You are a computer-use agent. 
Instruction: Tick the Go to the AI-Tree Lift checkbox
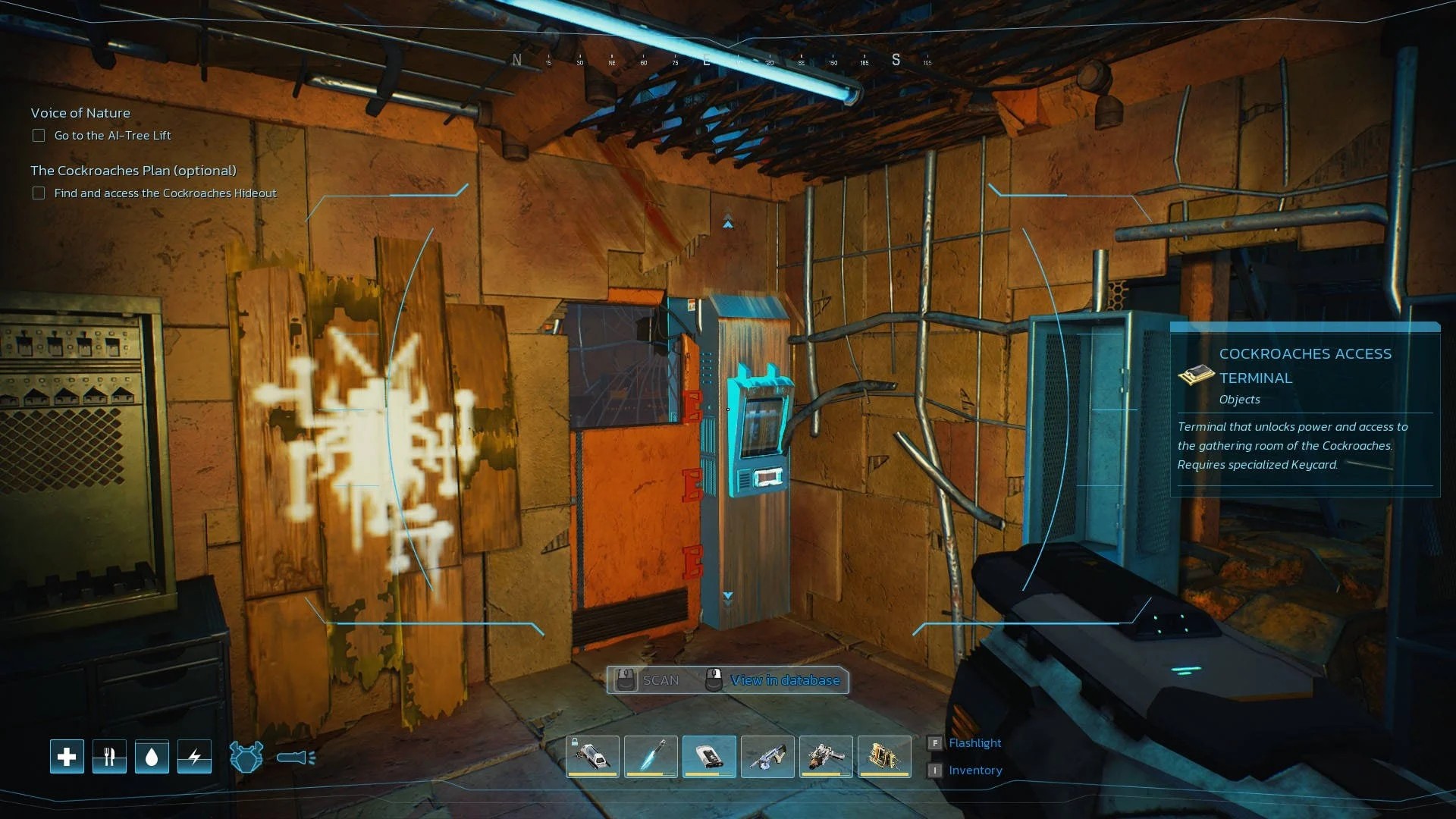(x=39, y=136)
